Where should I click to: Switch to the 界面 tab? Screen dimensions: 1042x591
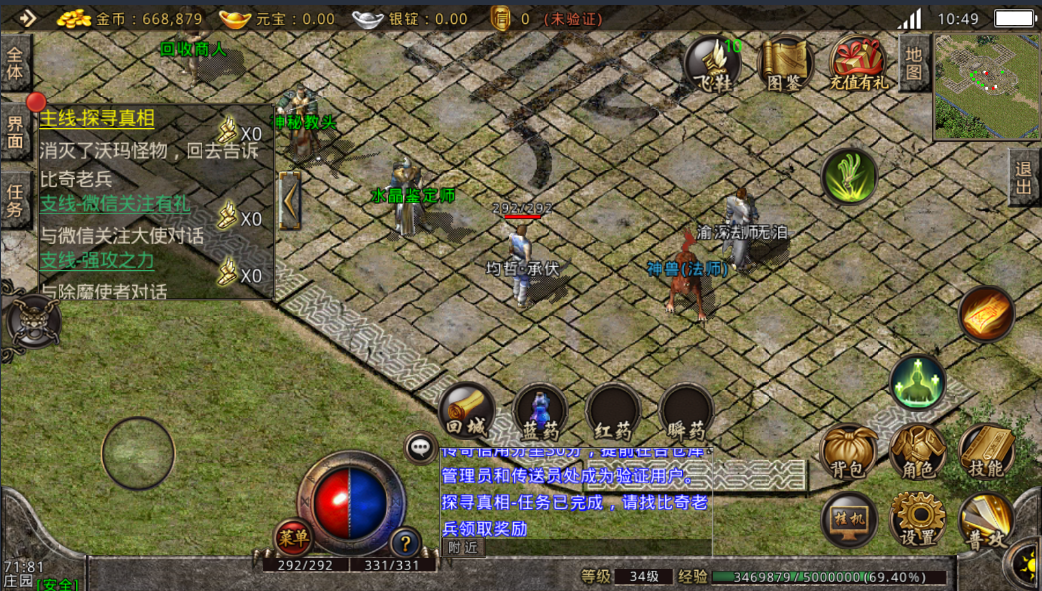(15, 131)
